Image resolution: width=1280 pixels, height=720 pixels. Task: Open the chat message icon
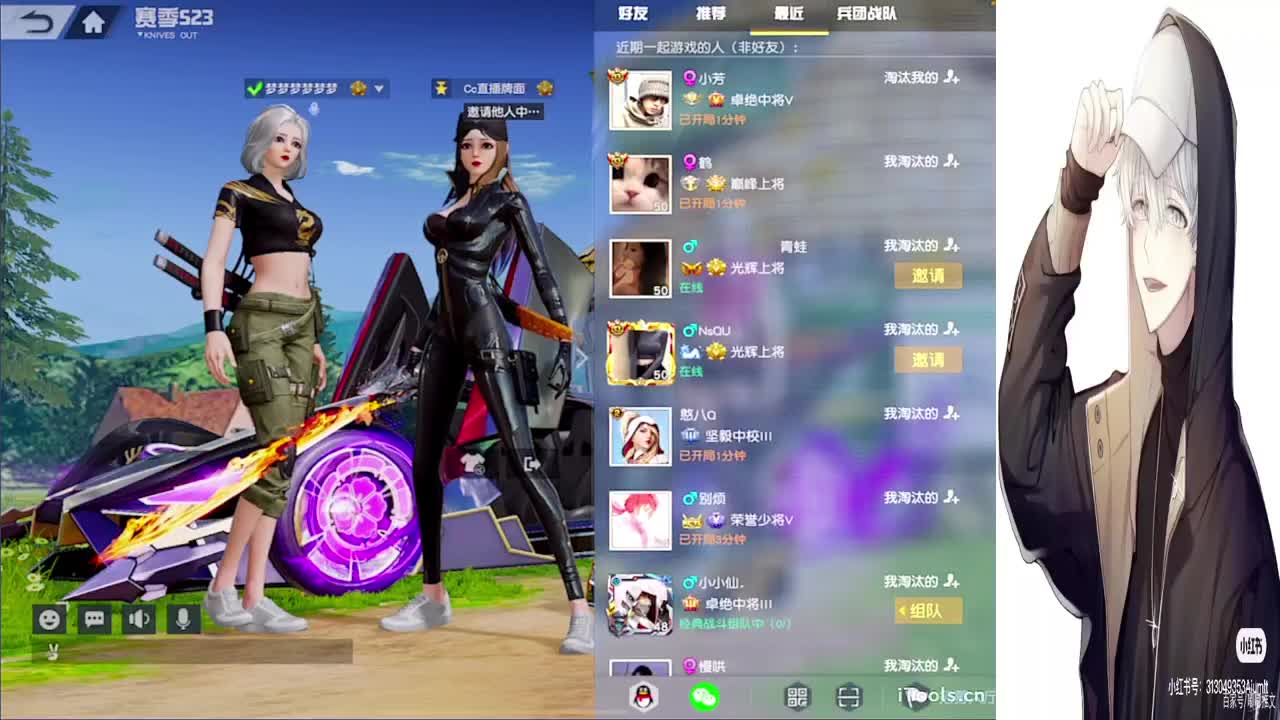tap(95, 619)
